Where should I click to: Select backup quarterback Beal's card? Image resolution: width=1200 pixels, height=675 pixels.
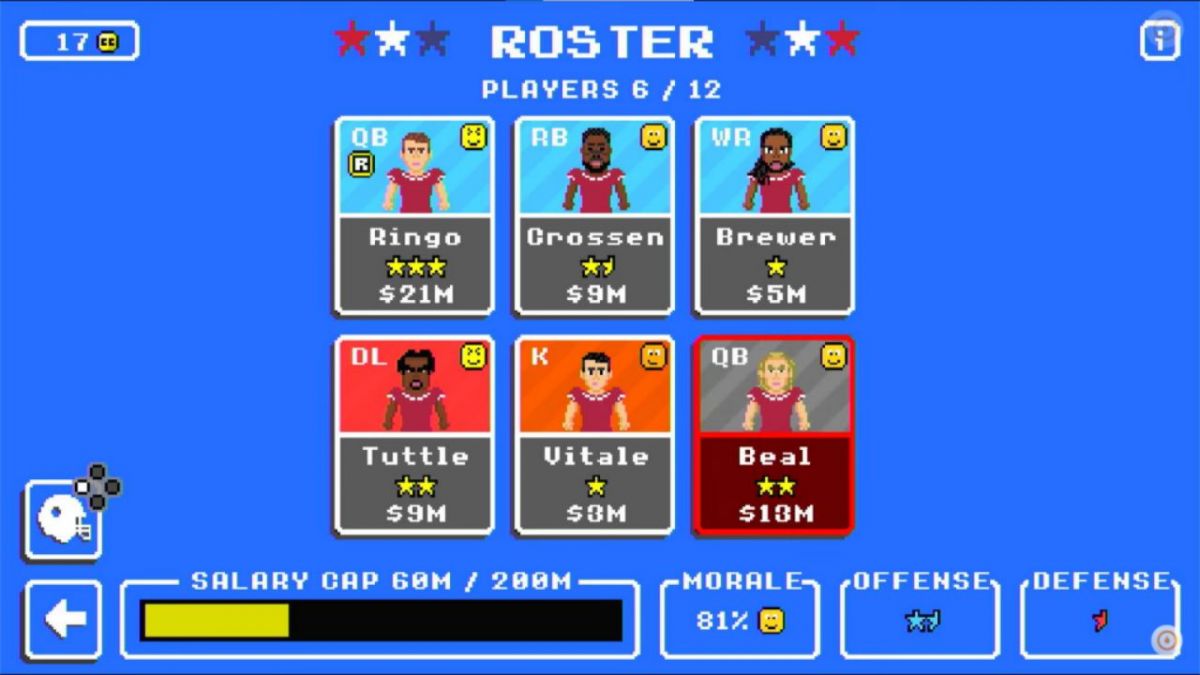[x=774, y=434]
